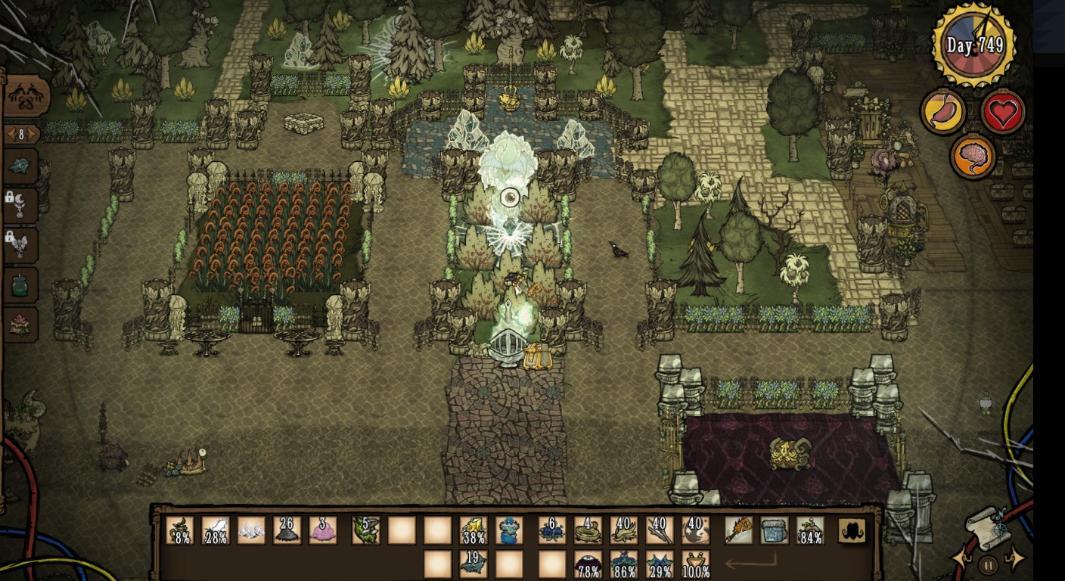The height and width of the screenshot is (581, 1065).
Task: Click the mustache silhouette button
Action: coord(853,531)
